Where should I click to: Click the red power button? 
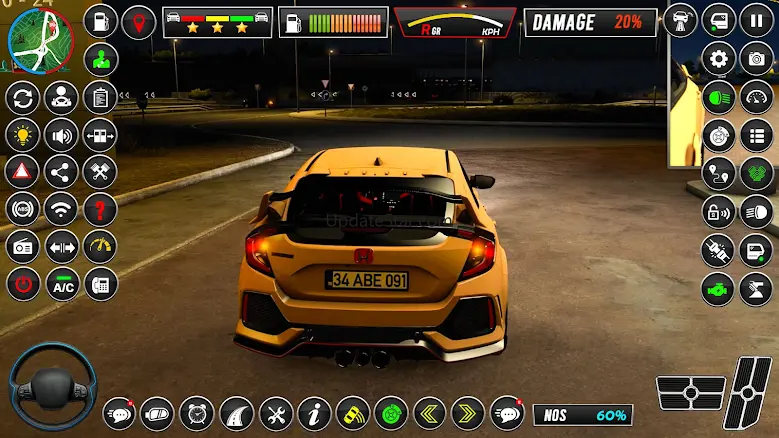[22, 284]
